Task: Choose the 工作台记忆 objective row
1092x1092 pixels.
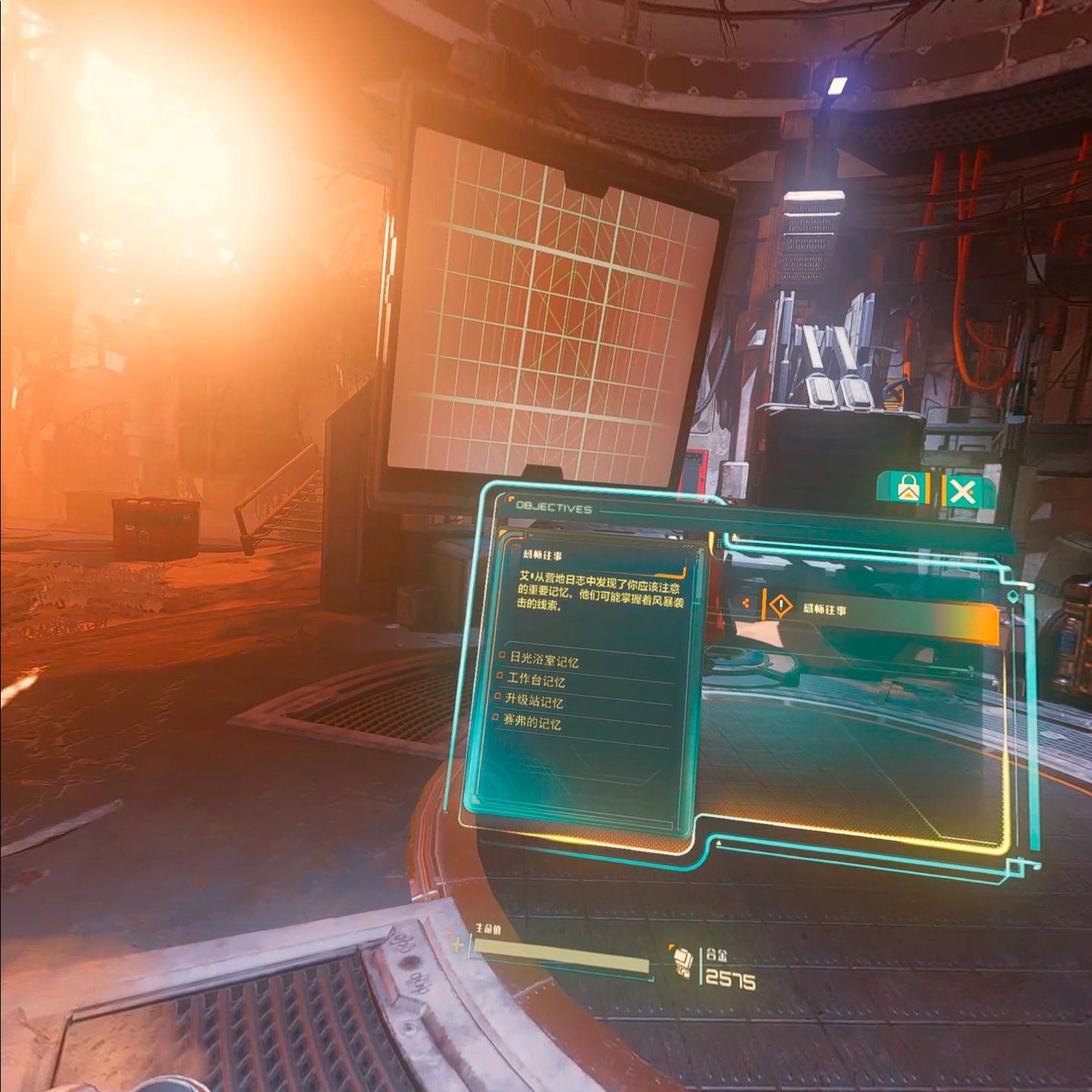Action: click(536, 680)
